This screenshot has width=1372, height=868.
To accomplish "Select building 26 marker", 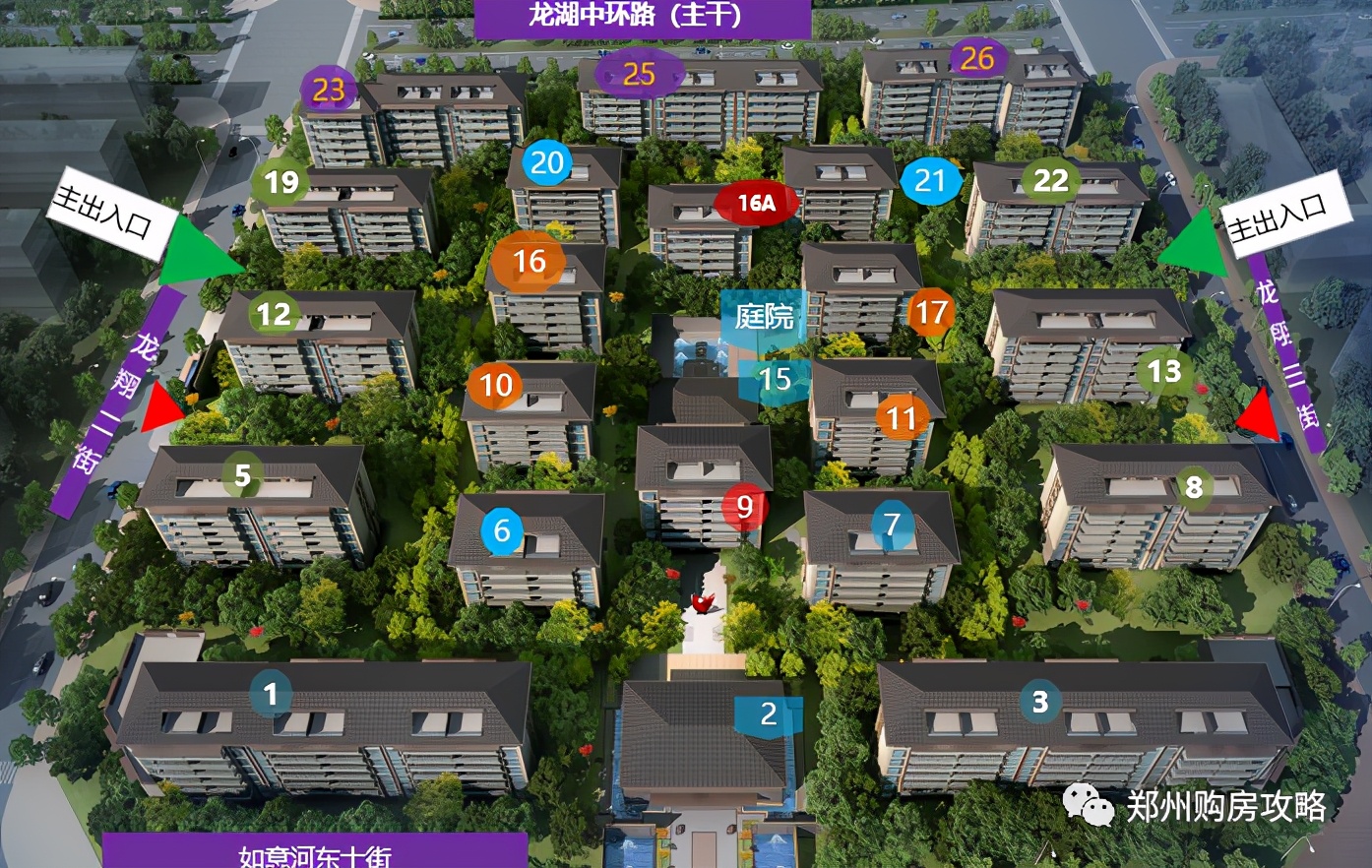I will coord(977,59).
